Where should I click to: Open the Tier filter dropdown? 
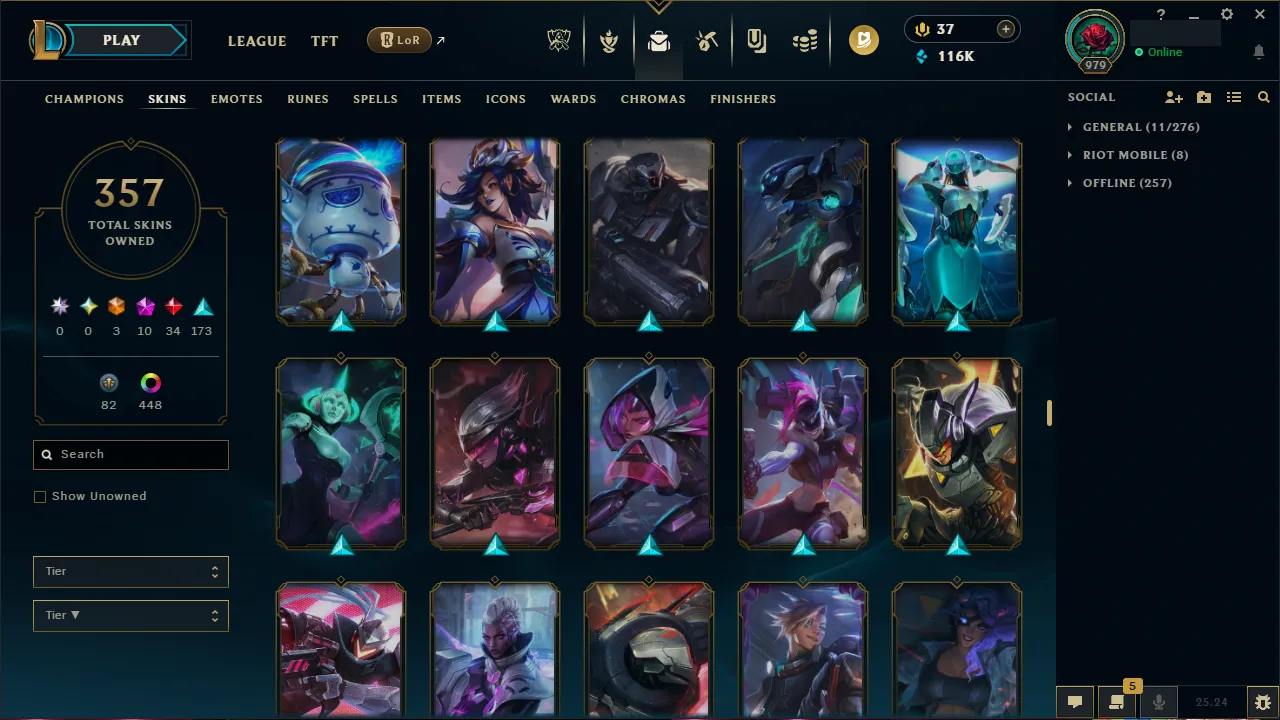[x=130, y=571]
